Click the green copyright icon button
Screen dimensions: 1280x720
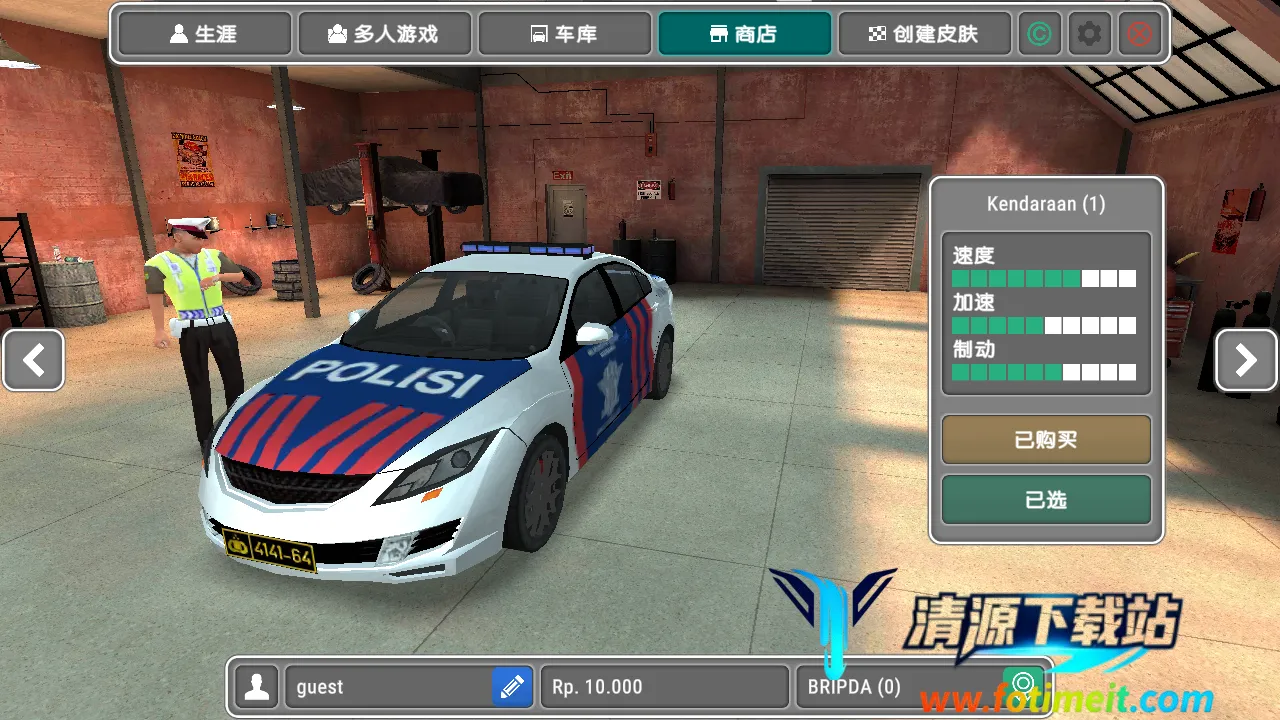(x=1040, y=34)
